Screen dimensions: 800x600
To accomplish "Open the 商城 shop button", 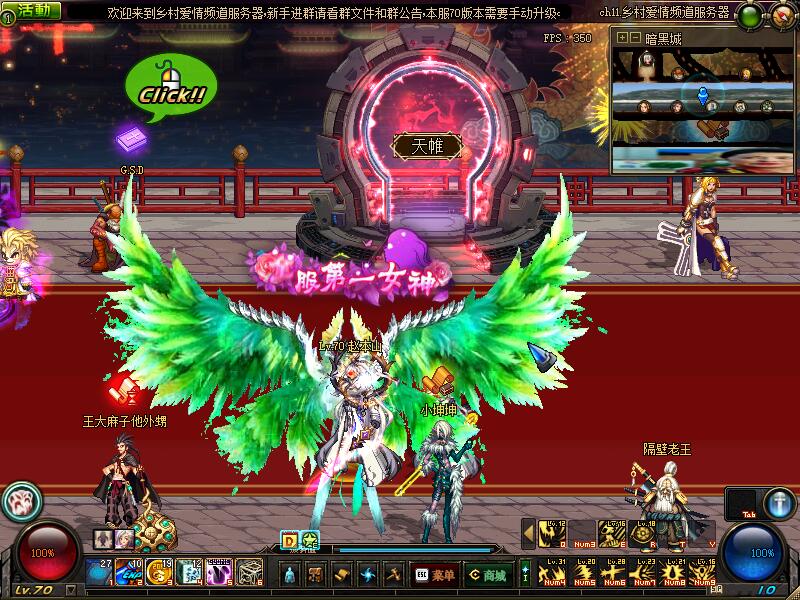I will pos(486,575).
